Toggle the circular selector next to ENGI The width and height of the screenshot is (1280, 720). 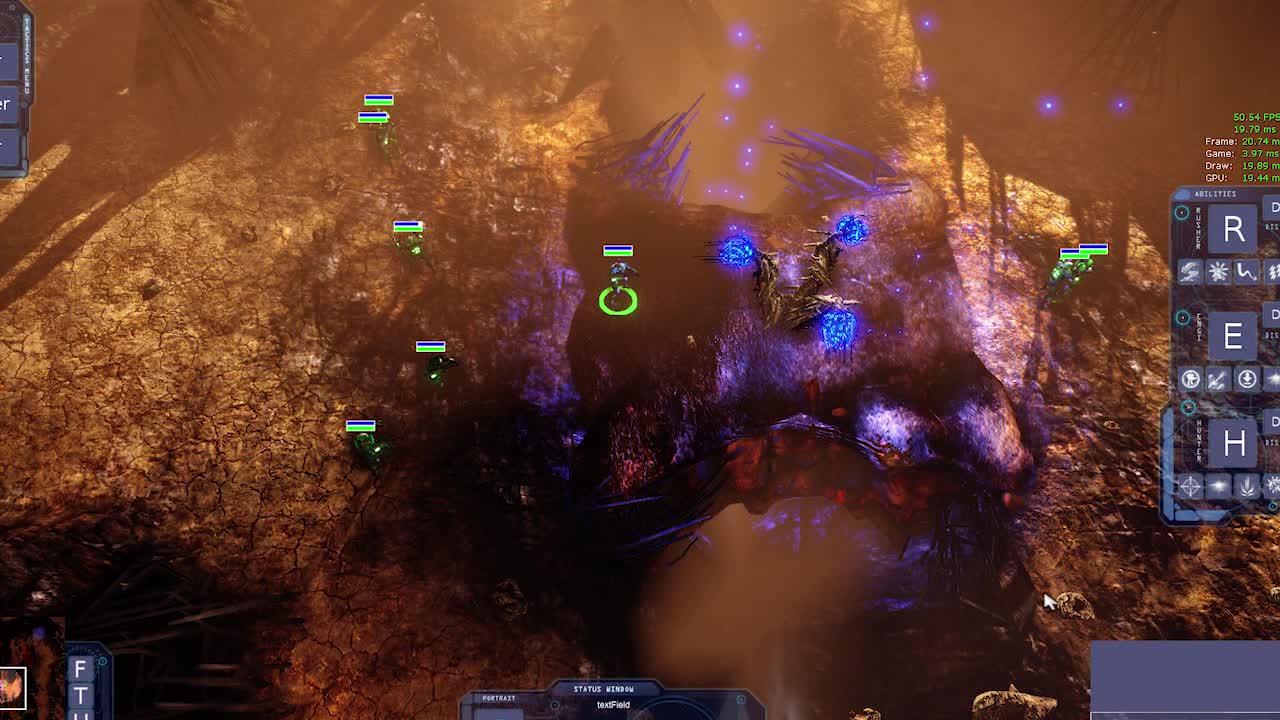[x=1182, y=317]
